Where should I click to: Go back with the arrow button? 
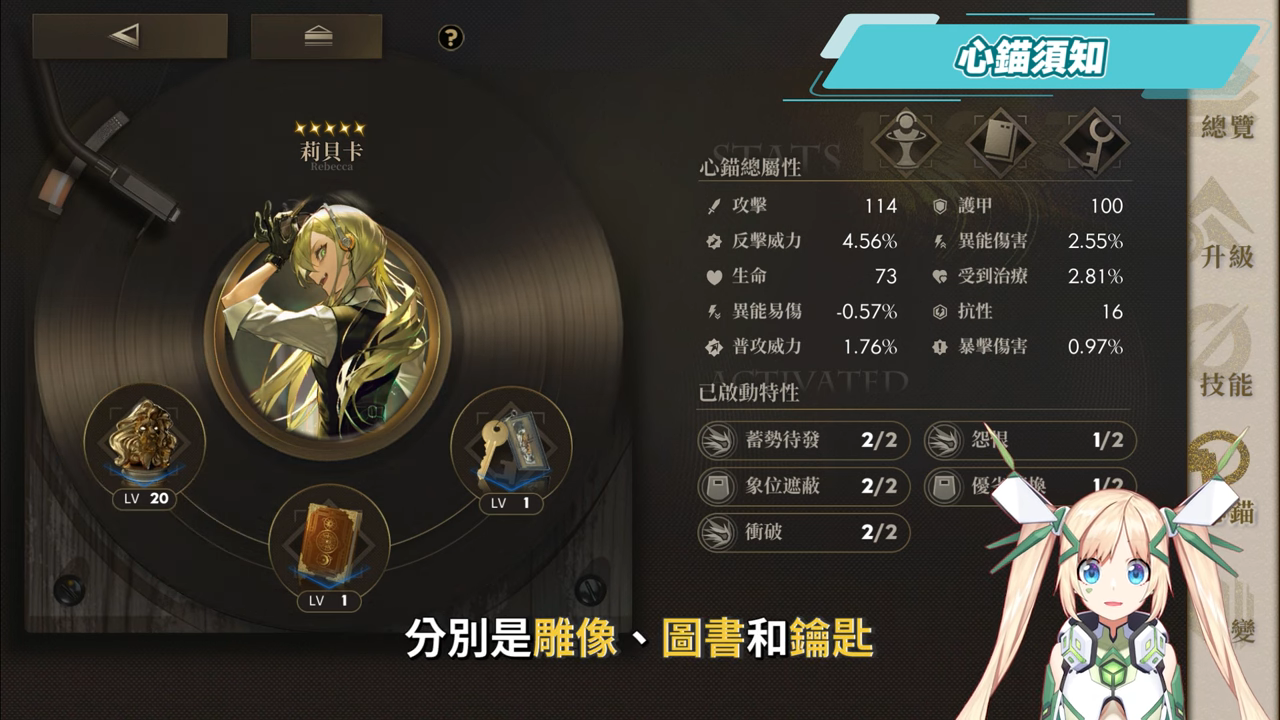click(x=129, y=37)
